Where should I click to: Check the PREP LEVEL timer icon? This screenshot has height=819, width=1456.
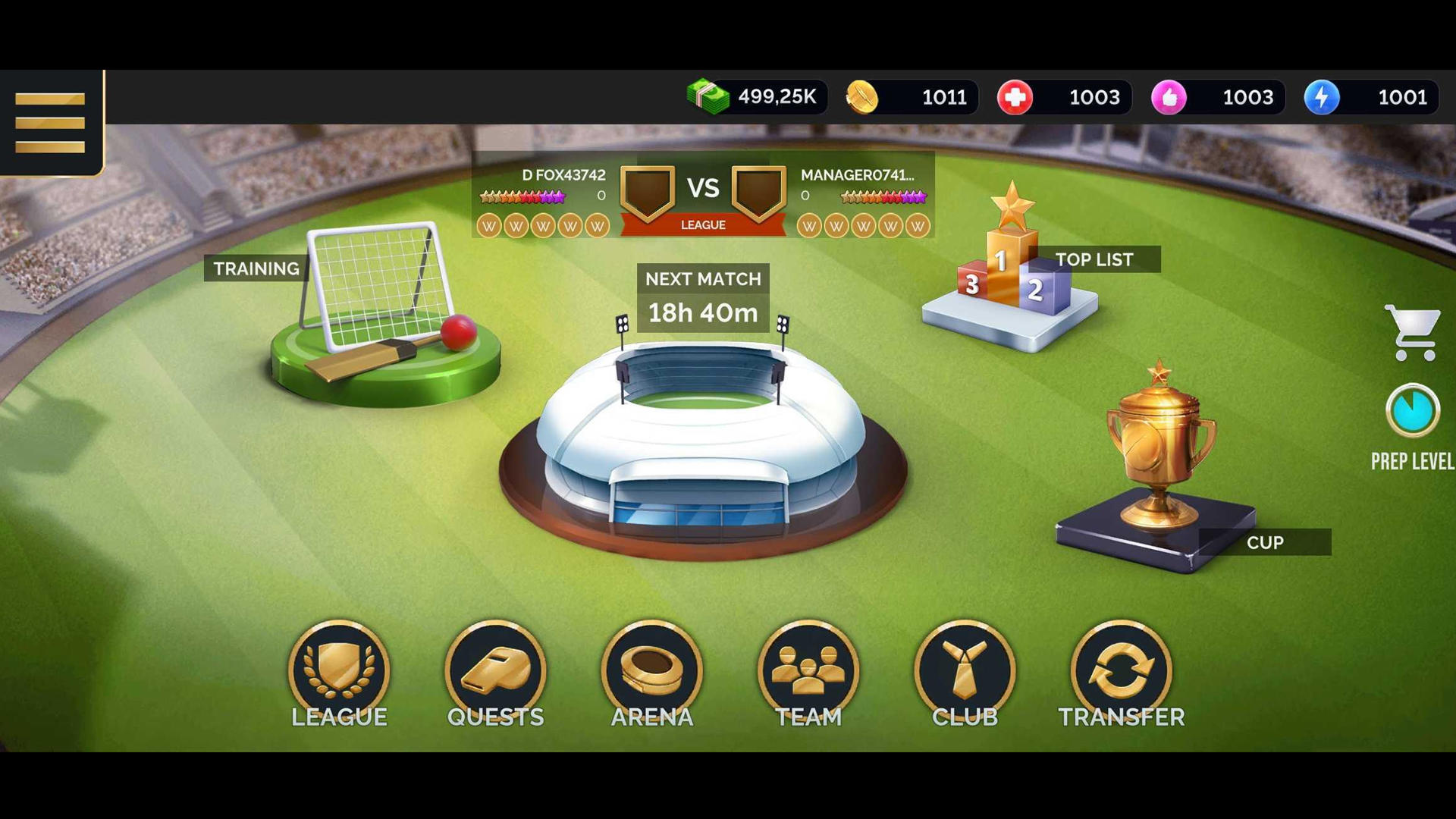1411,411
